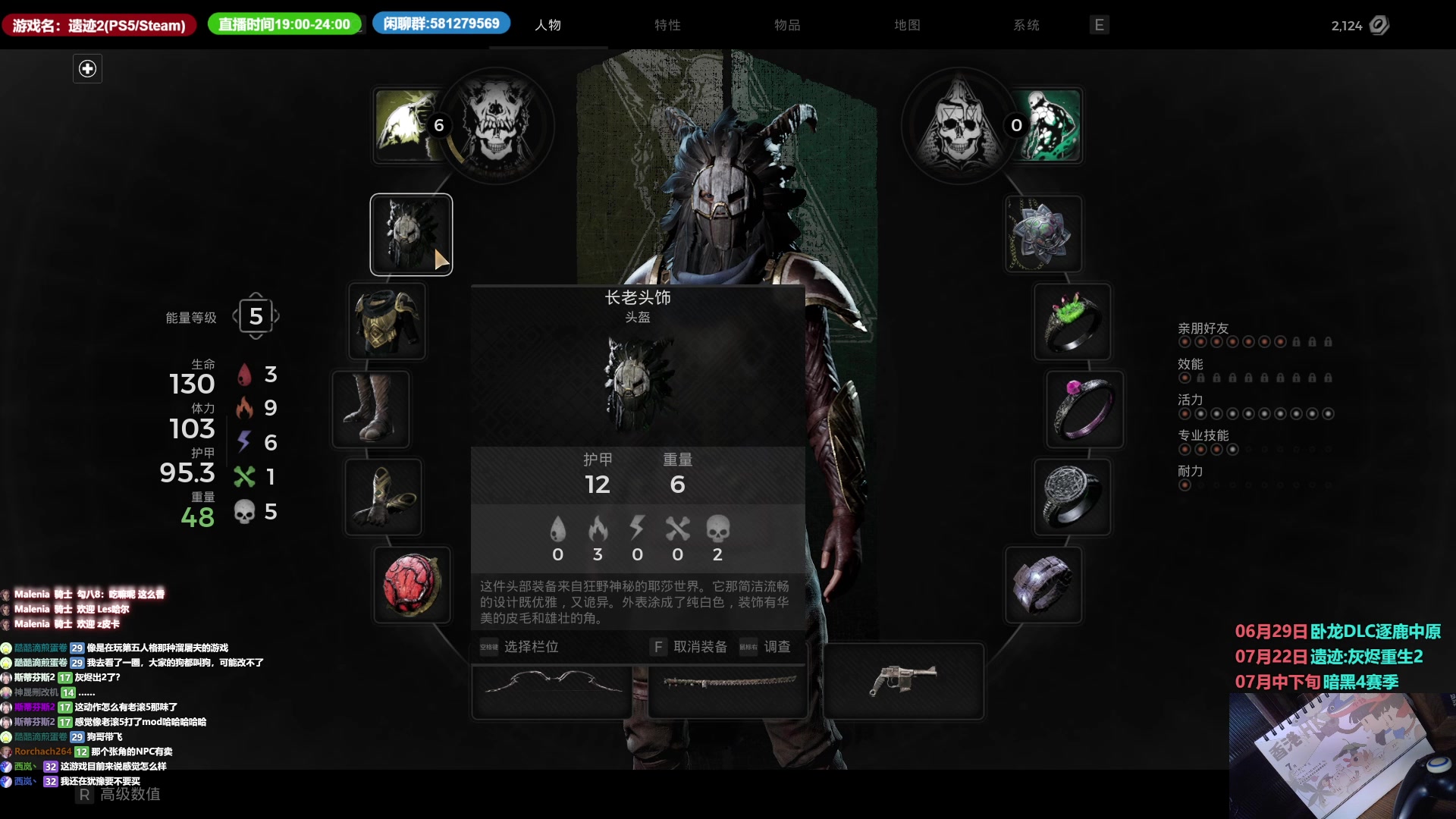The width and height of the screenshot is (1456, 819).
Task: Click the plus button at top left
Action: pos(87,69)
